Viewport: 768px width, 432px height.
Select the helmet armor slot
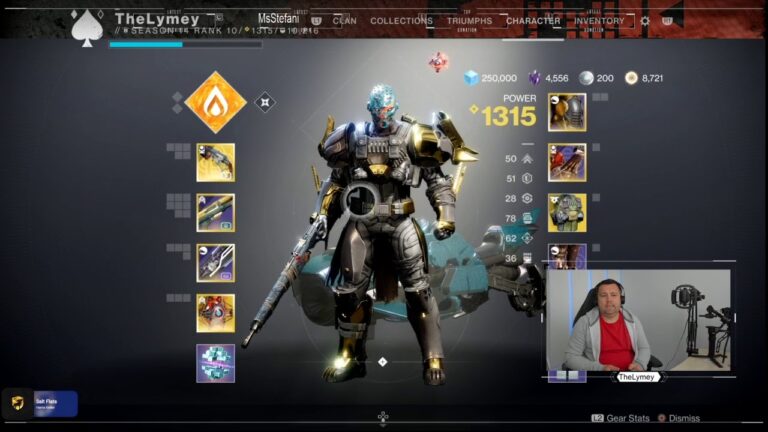567,112
